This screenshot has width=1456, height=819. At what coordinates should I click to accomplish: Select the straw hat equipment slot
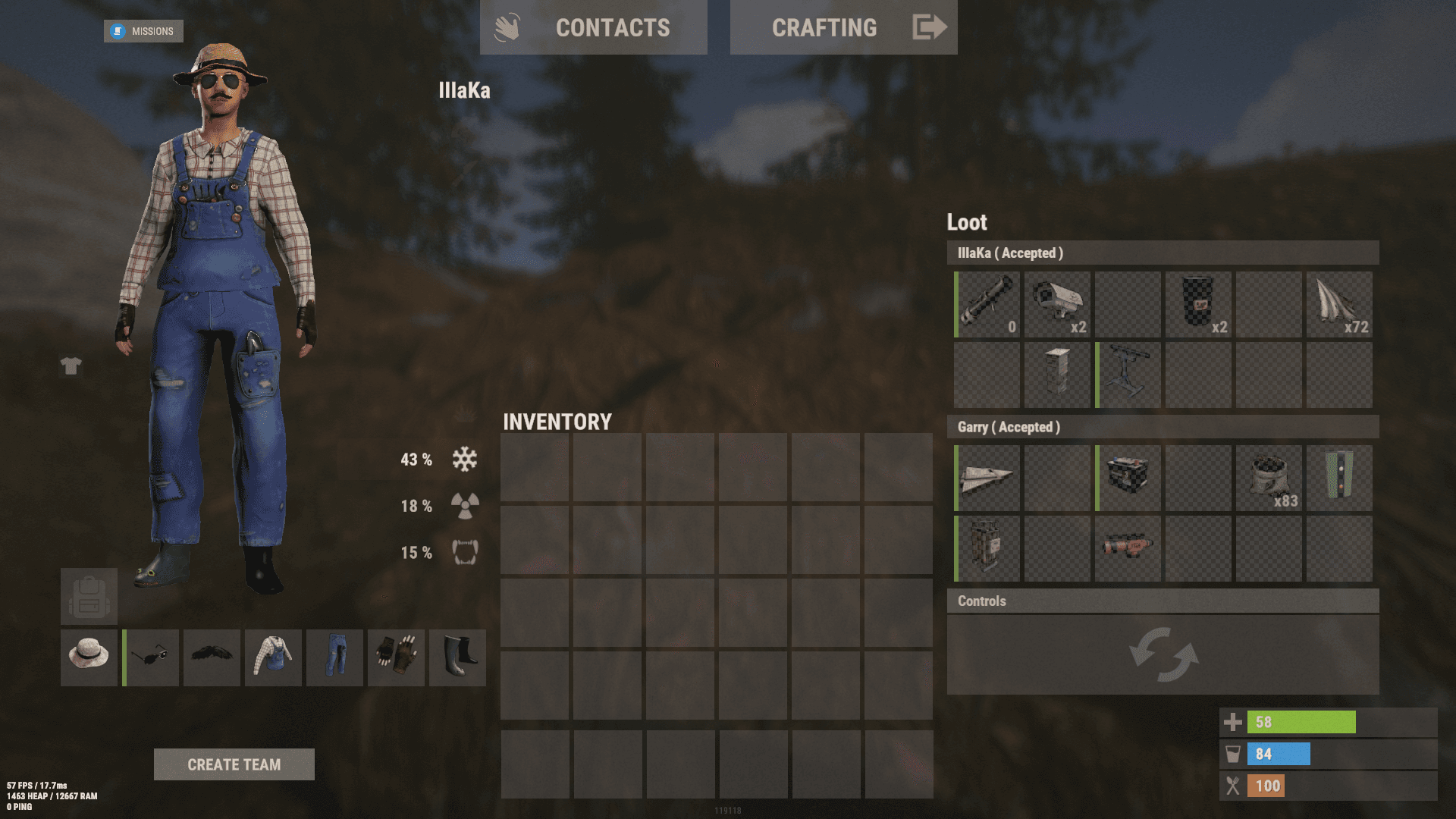coord(89,657)
